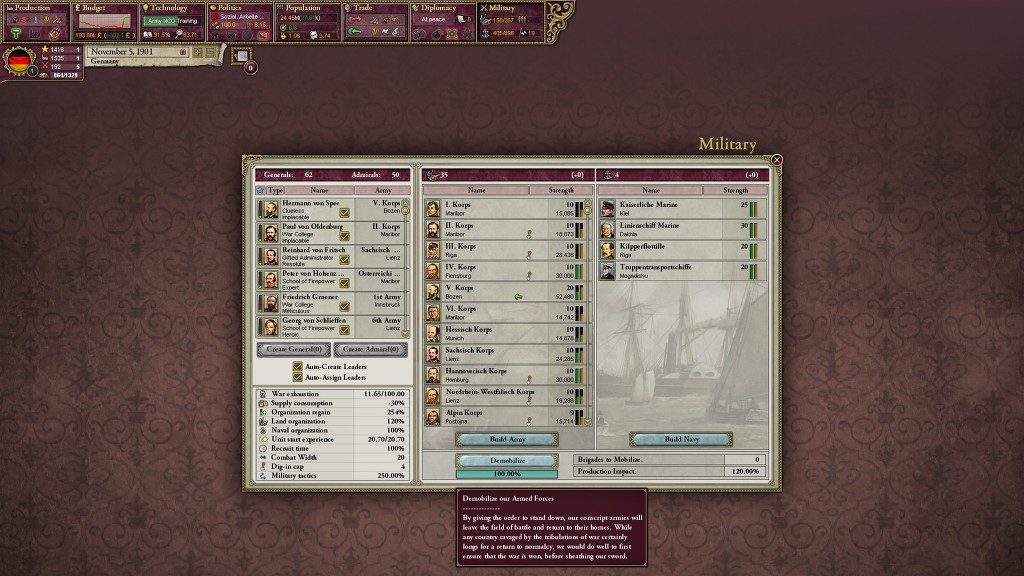
Task: Click the Create General button
Action: tap(294, 350)
